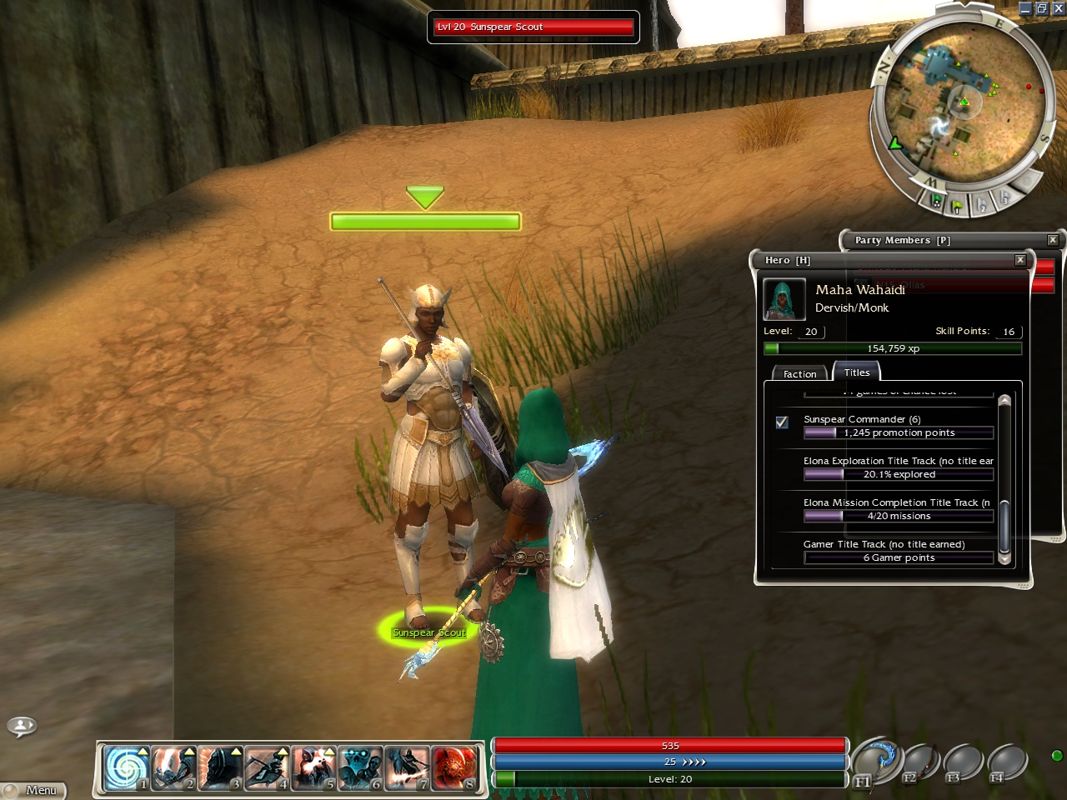
Task: Close the Hero window
Action: coord(1020,260)
